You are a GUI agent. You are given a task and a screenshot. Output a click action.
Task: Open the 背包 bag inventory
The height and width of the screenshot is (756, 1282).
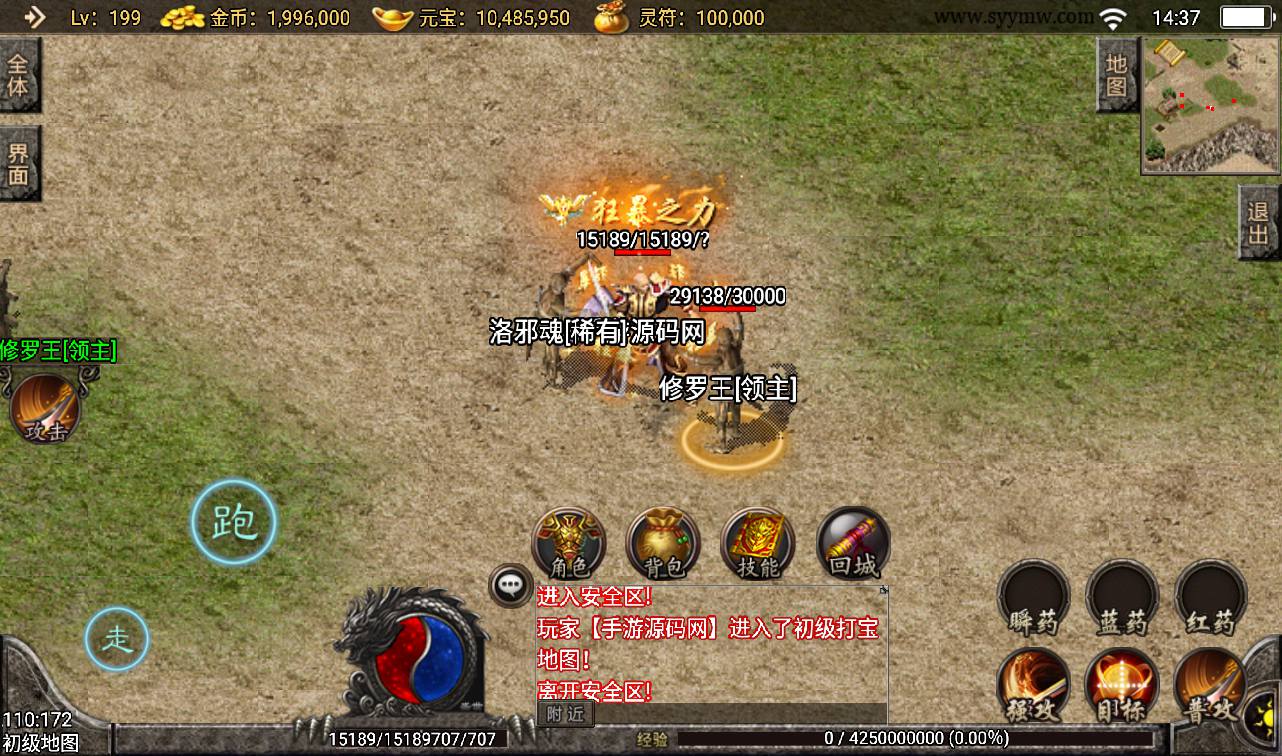pyautogui.click(x=663, y=544)
